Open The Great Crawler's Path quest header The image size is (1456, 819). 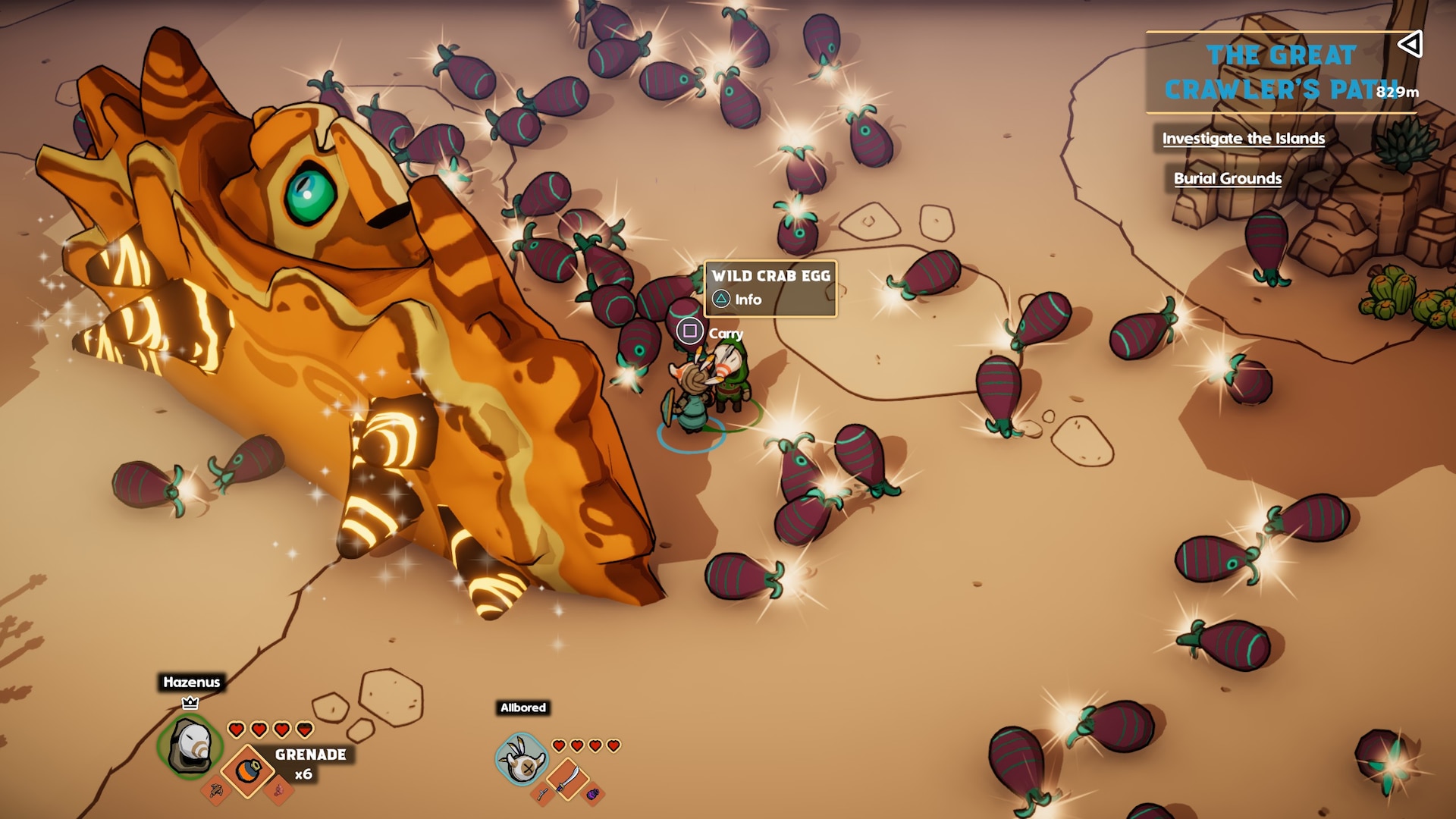point(1280,72)
